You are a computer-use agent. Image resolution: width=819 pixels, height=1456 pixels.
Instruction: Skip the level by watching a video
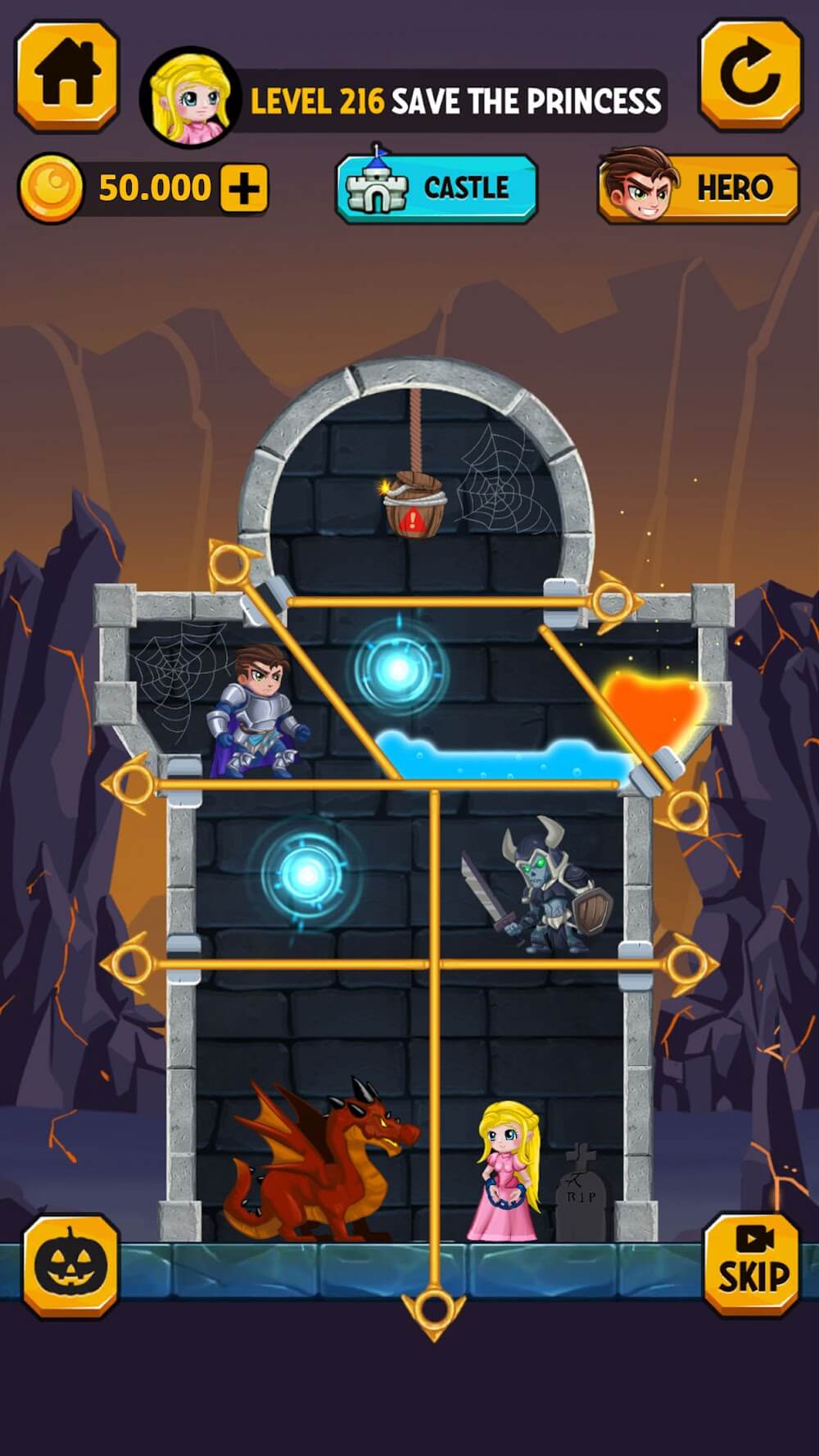(752, 1264)
